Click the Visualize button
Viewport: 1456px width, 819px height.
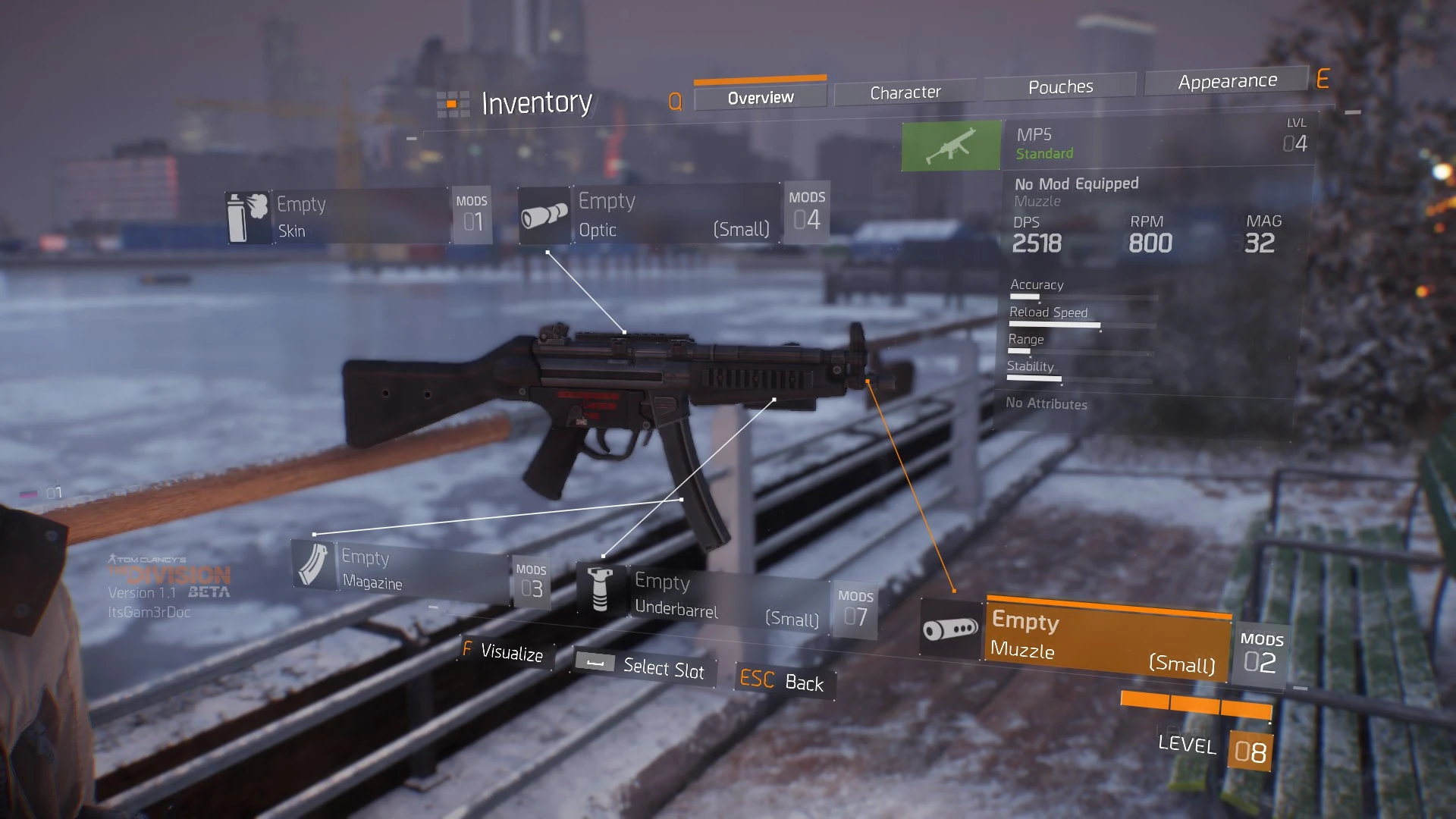coord(506,652)
